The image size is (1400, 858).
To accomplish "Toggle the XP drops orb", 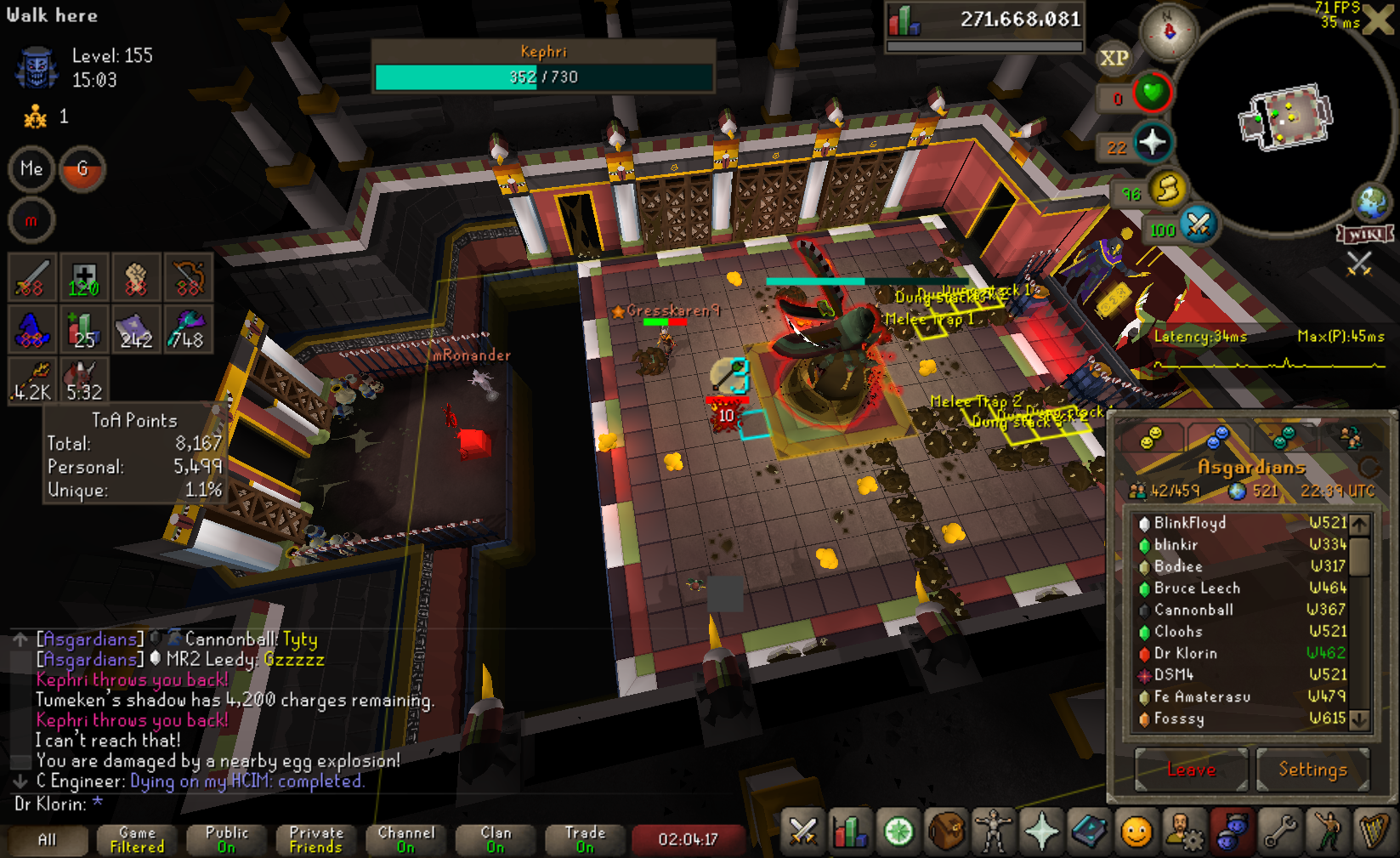I will pos(1114,58).
